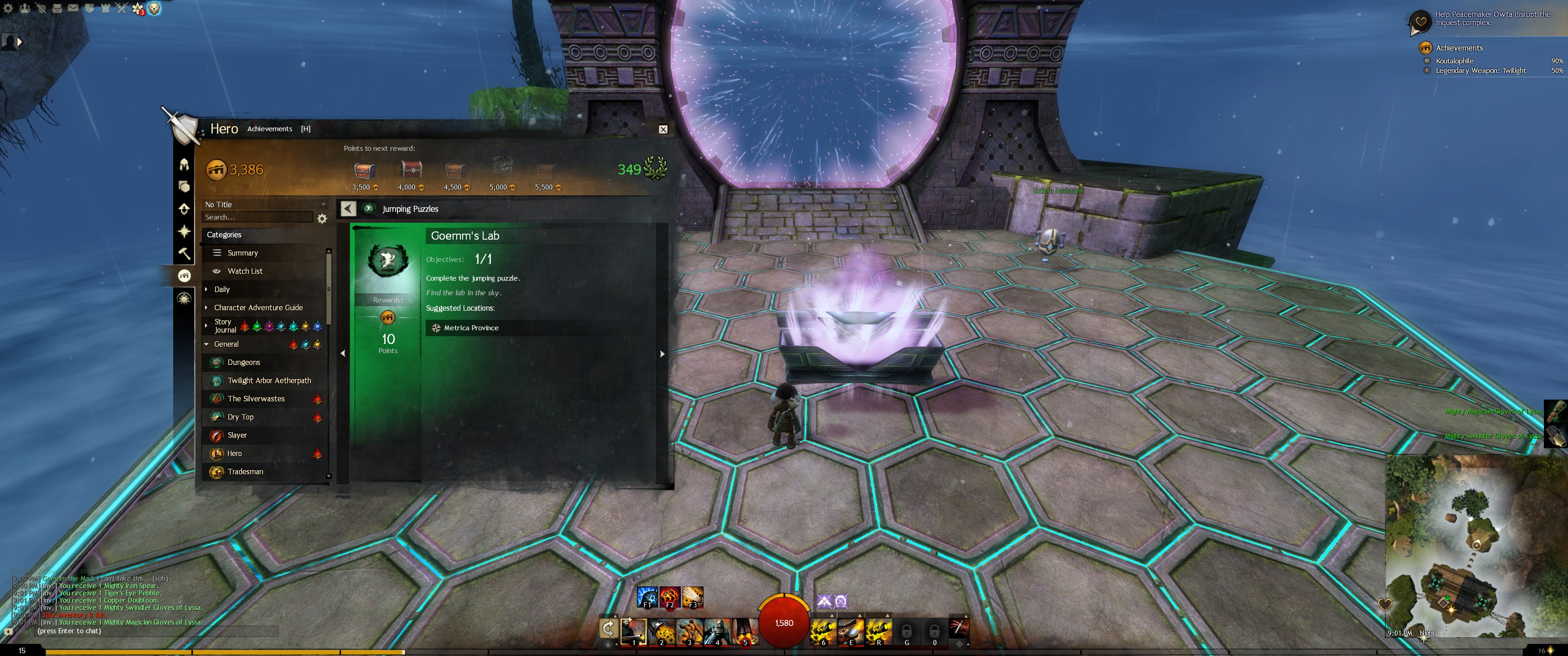Select the Watch List category
Screen dimensions: 1568x656
point(245,272)
